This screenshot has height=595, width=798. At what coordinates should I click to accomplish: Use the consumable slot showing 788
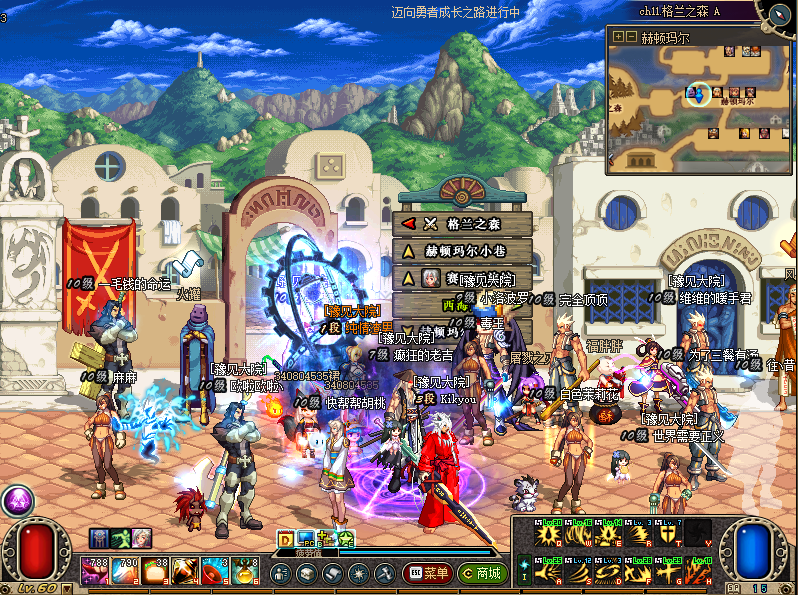click(96, 571)
